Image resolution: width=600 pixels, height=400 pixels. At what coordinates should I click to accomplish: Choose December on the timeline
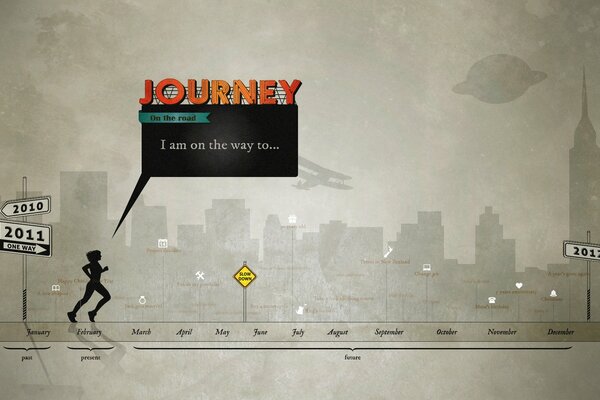pos(560,332)
